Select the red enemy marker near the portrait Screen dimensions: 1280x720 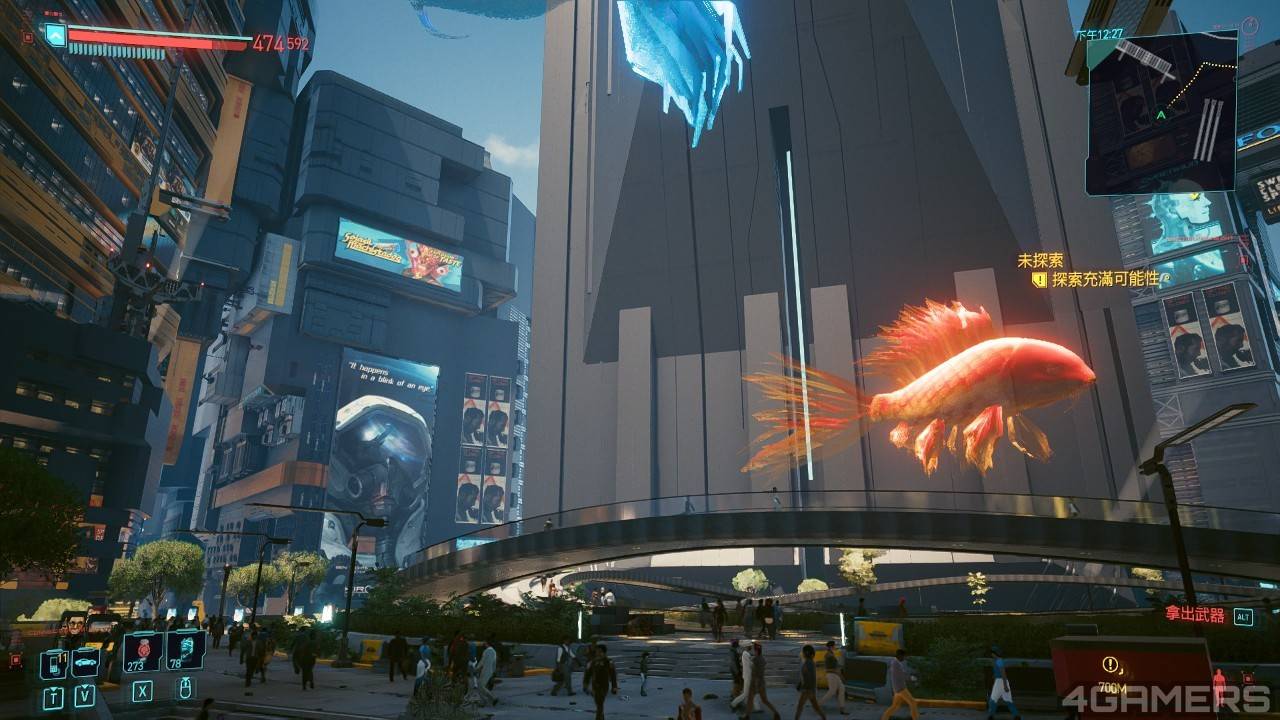pos(16,659)
